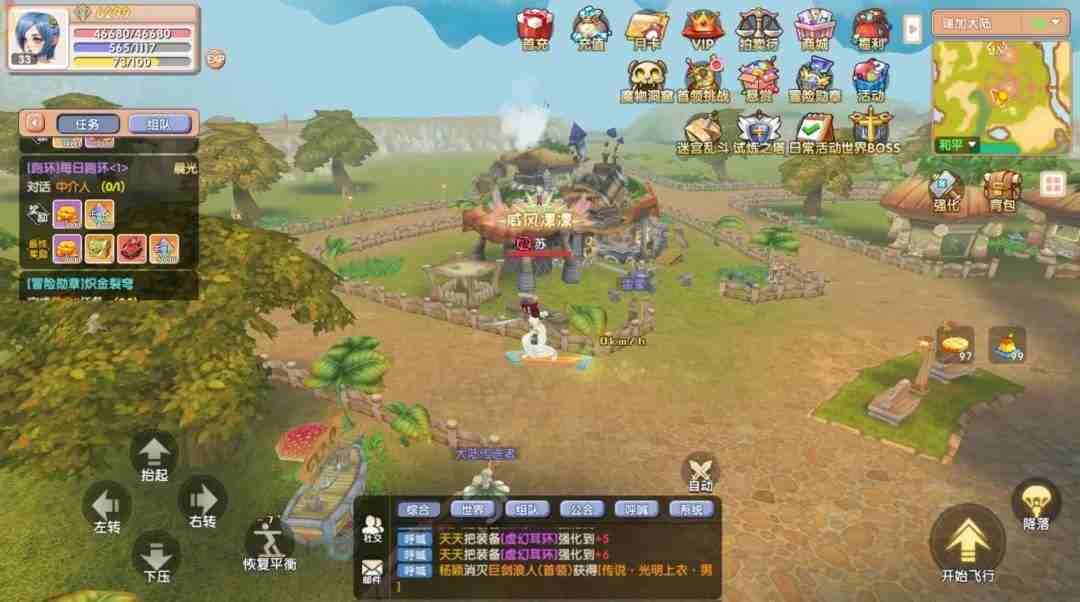Enter the 试炼之塔 trial tower
1080x602 pixels.
(759, 131)
